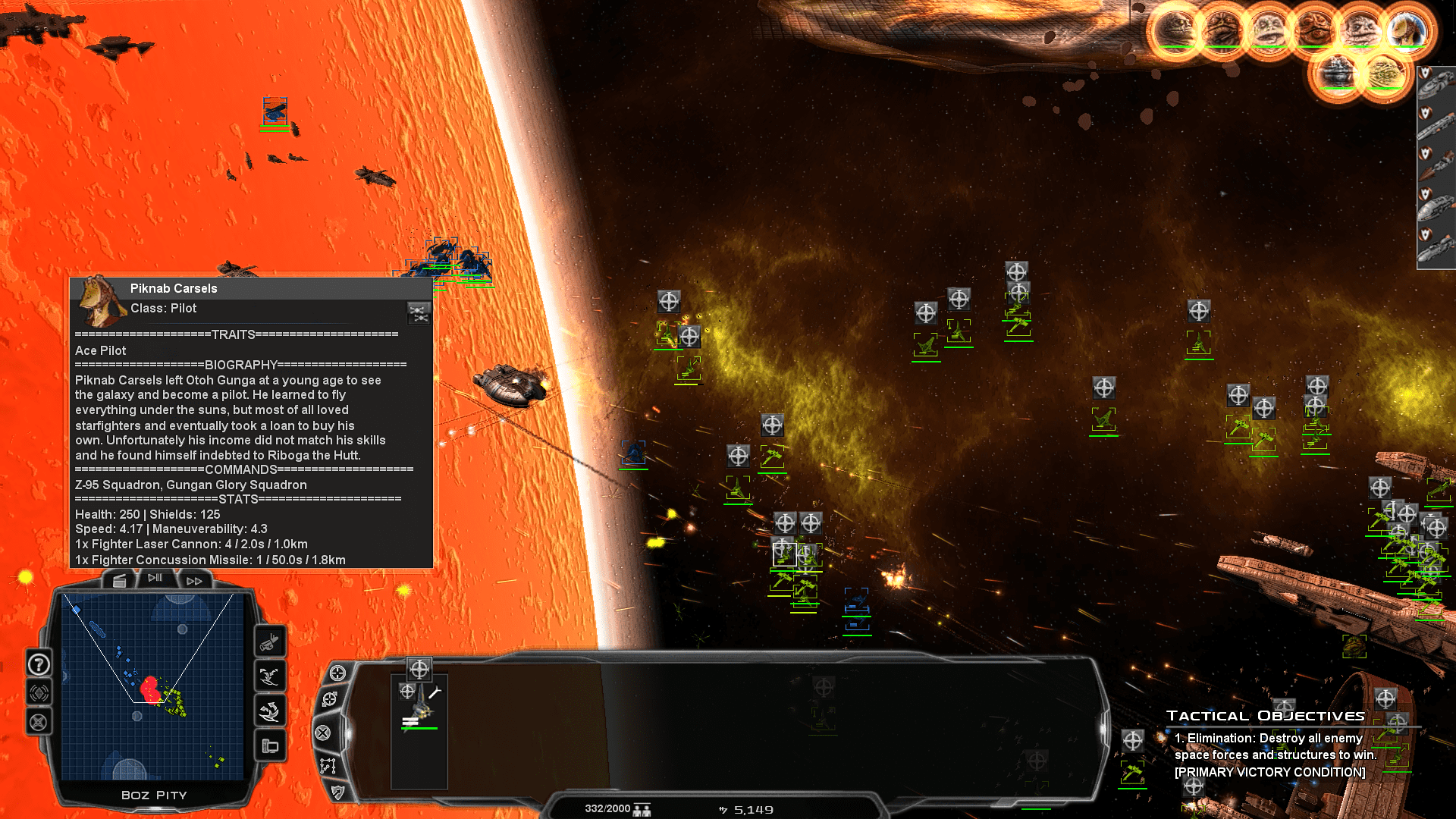The image size is (1456, 819).
Task: Click the clapperboard cinematic button
Action: (x=119, y=581)
